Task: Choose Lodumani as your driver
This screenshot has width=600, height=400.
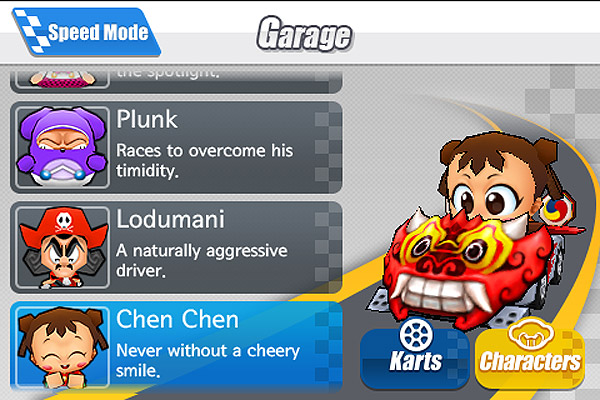Action: coord(176,246)
